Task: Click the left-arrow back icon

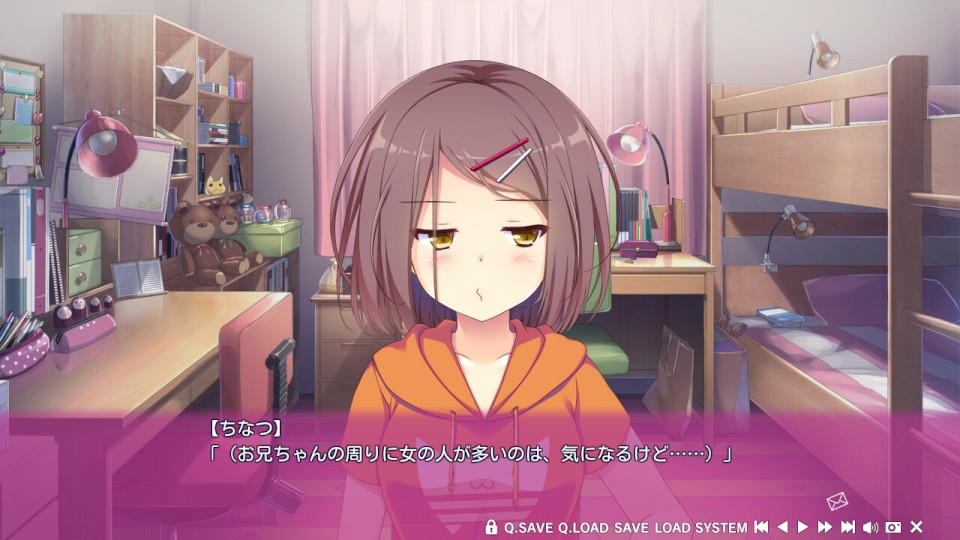Action: pos(783,527)
